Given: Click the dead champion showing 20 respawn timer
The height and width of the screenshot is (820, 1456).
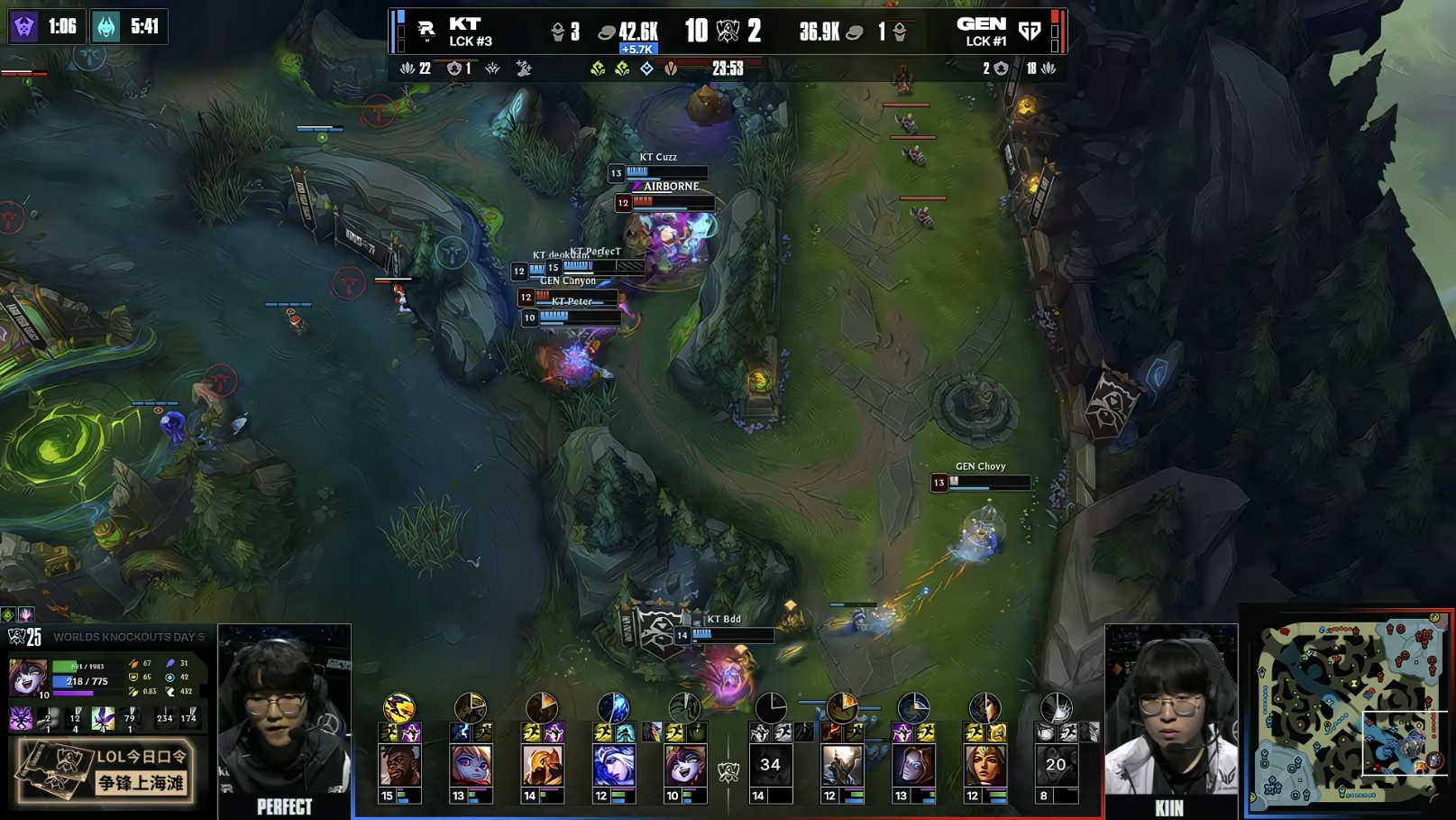Looking at the screenshot, I should 1056,765.
